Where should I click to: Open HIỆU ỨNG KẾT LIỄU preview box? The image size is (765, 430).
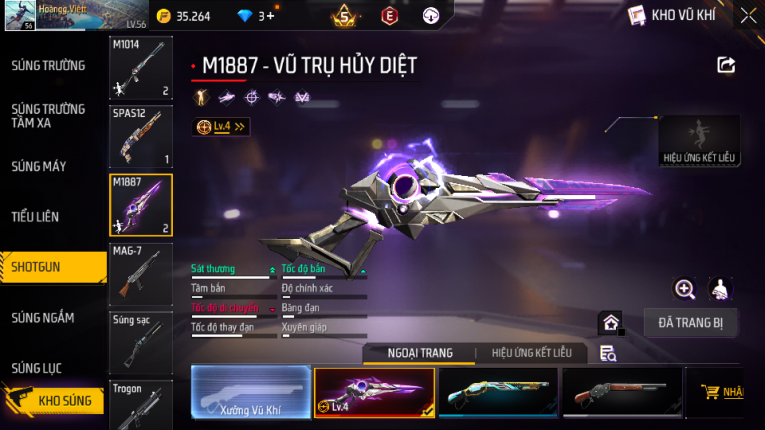[699, 140]
